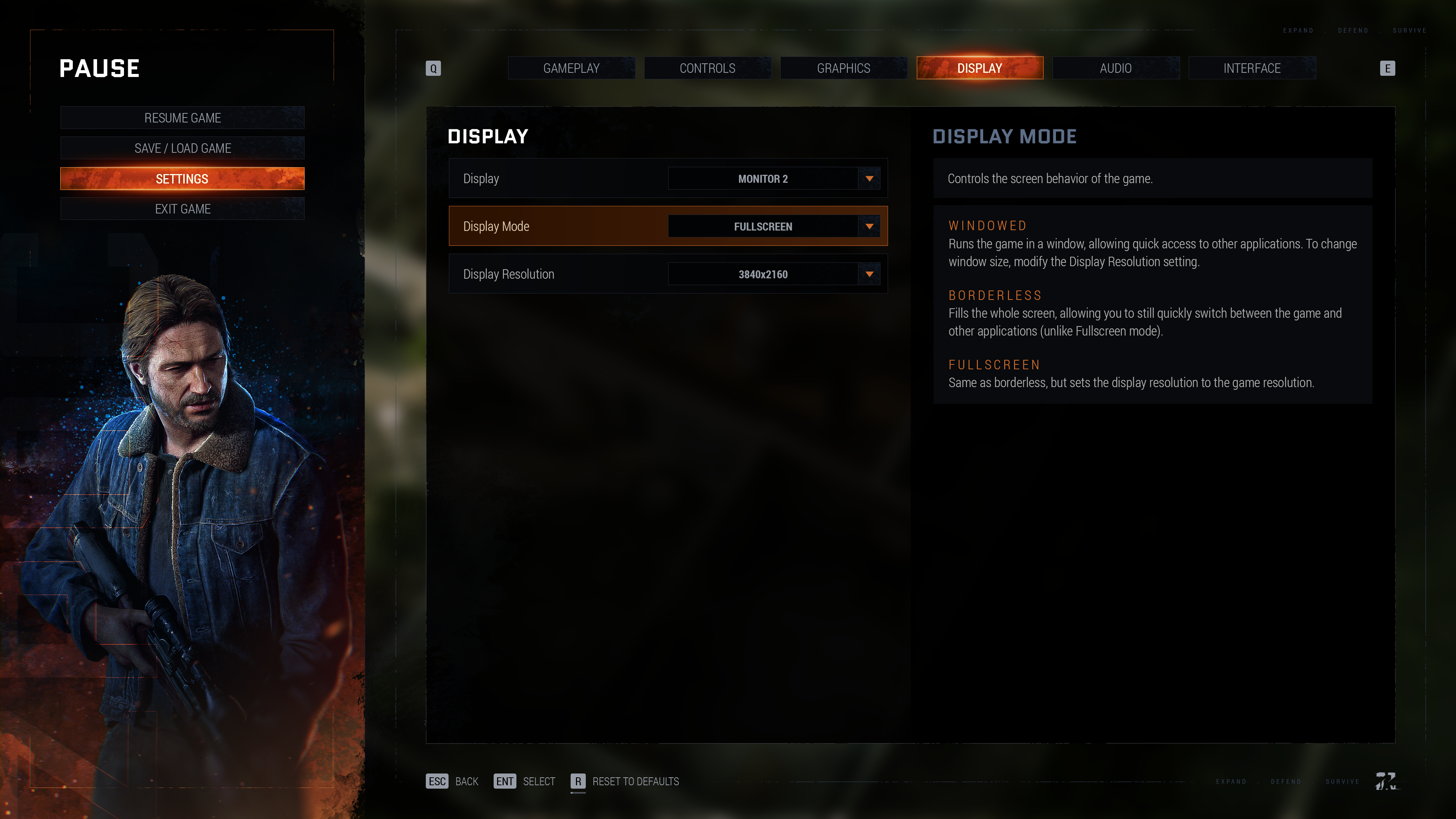Viewport: 1456px width, 819px height.
Task: Switch to the Interface tab
Action: click(1251, 68)
